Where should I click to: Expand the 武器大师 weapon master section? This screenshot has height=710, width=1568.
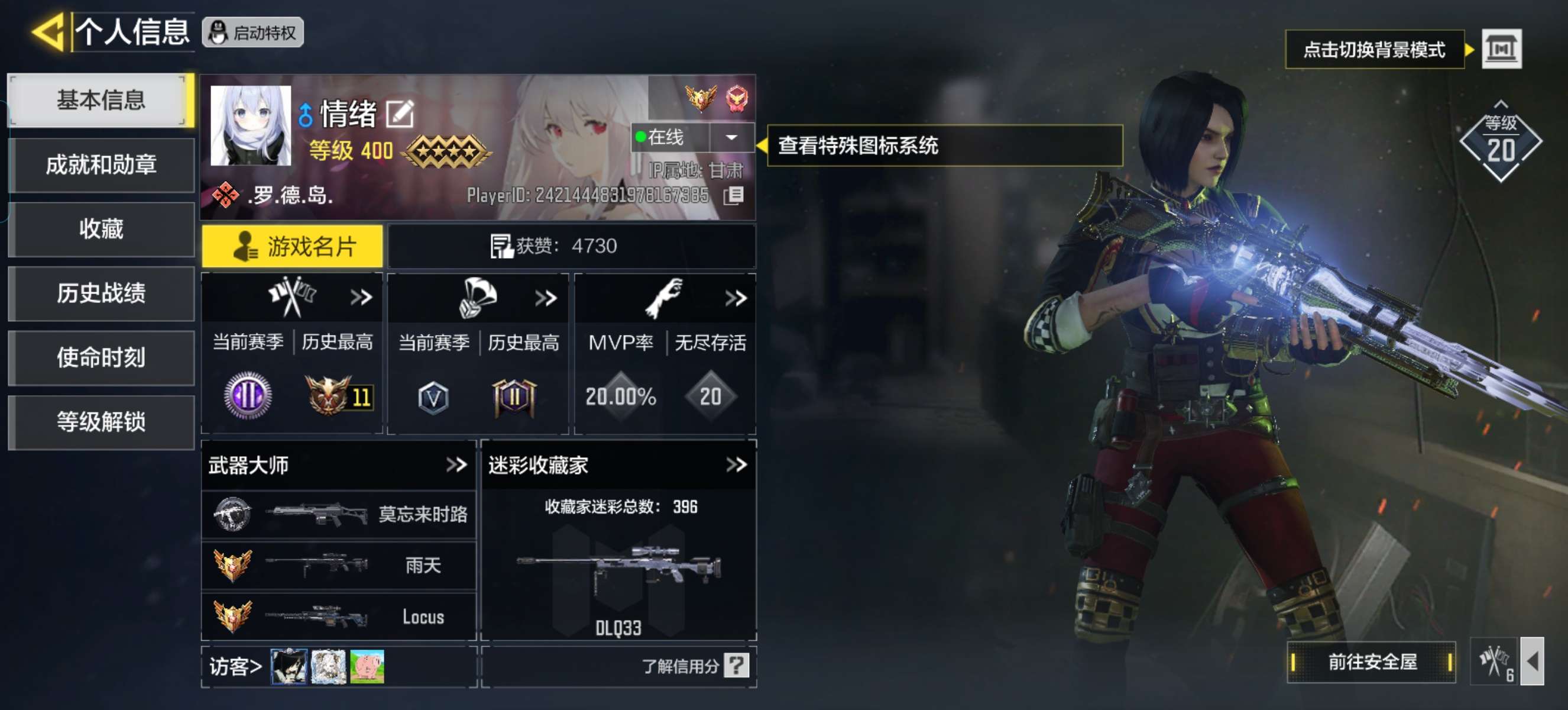[456, 465]
